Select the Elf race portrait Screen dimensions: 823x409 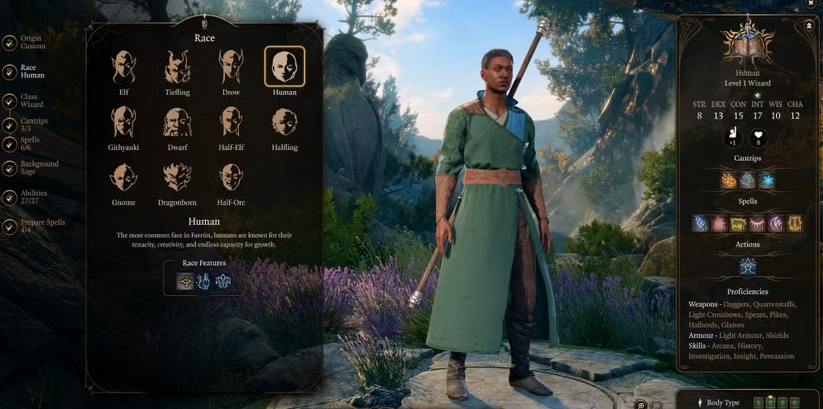124,68
